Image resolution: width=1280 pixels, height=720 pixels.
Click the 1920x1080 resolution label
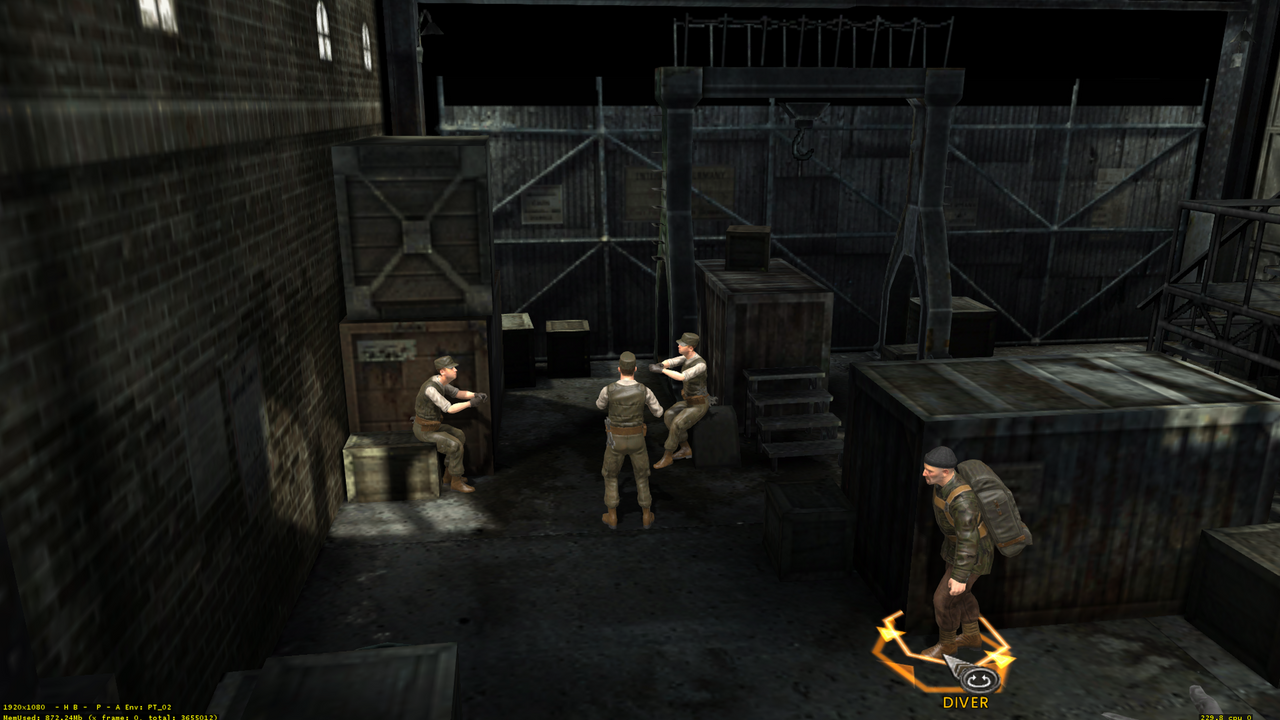click(25, 706)
